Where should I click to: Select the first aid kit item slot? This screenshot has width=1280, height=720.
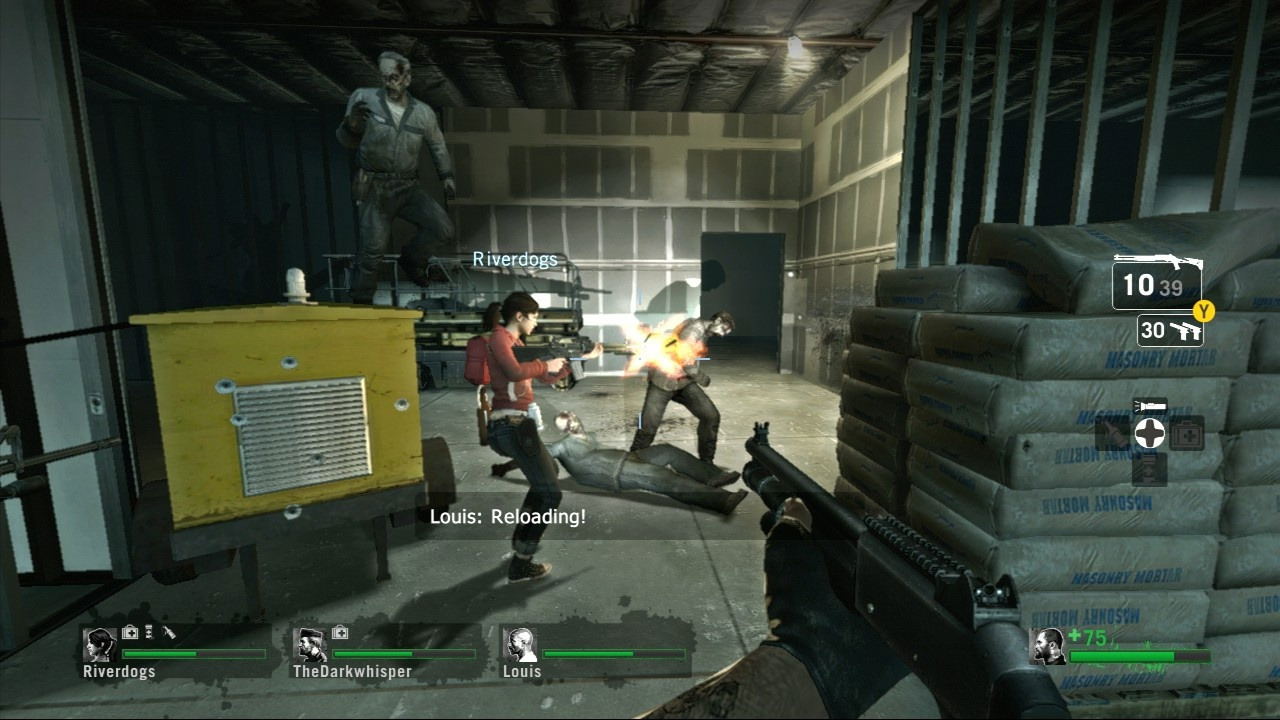click(1187, 434)
